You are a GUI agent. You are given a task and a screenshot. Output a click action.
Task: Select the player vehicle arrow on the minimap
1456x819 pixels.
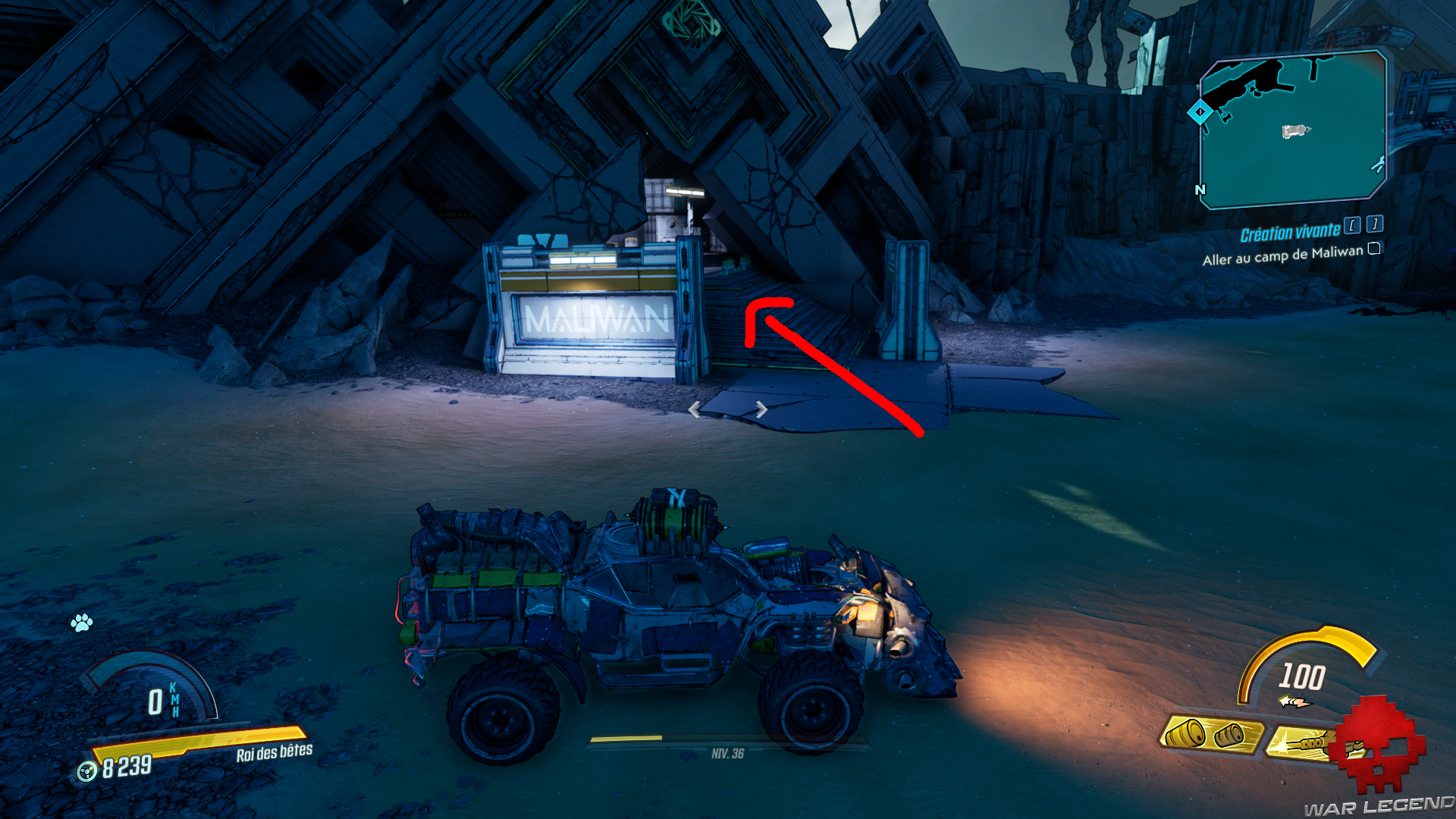tap(1294, 130)
